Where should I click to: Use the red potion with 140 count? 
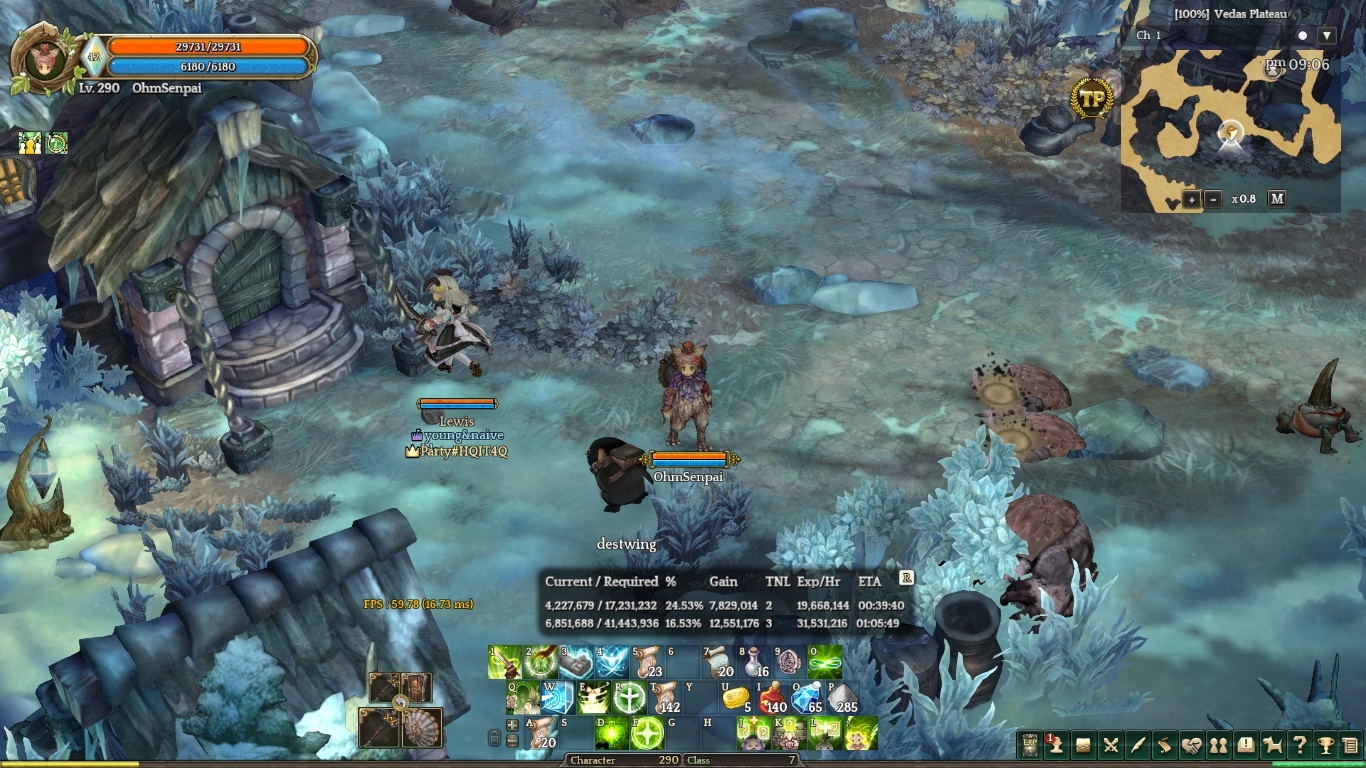pos(772,698)
